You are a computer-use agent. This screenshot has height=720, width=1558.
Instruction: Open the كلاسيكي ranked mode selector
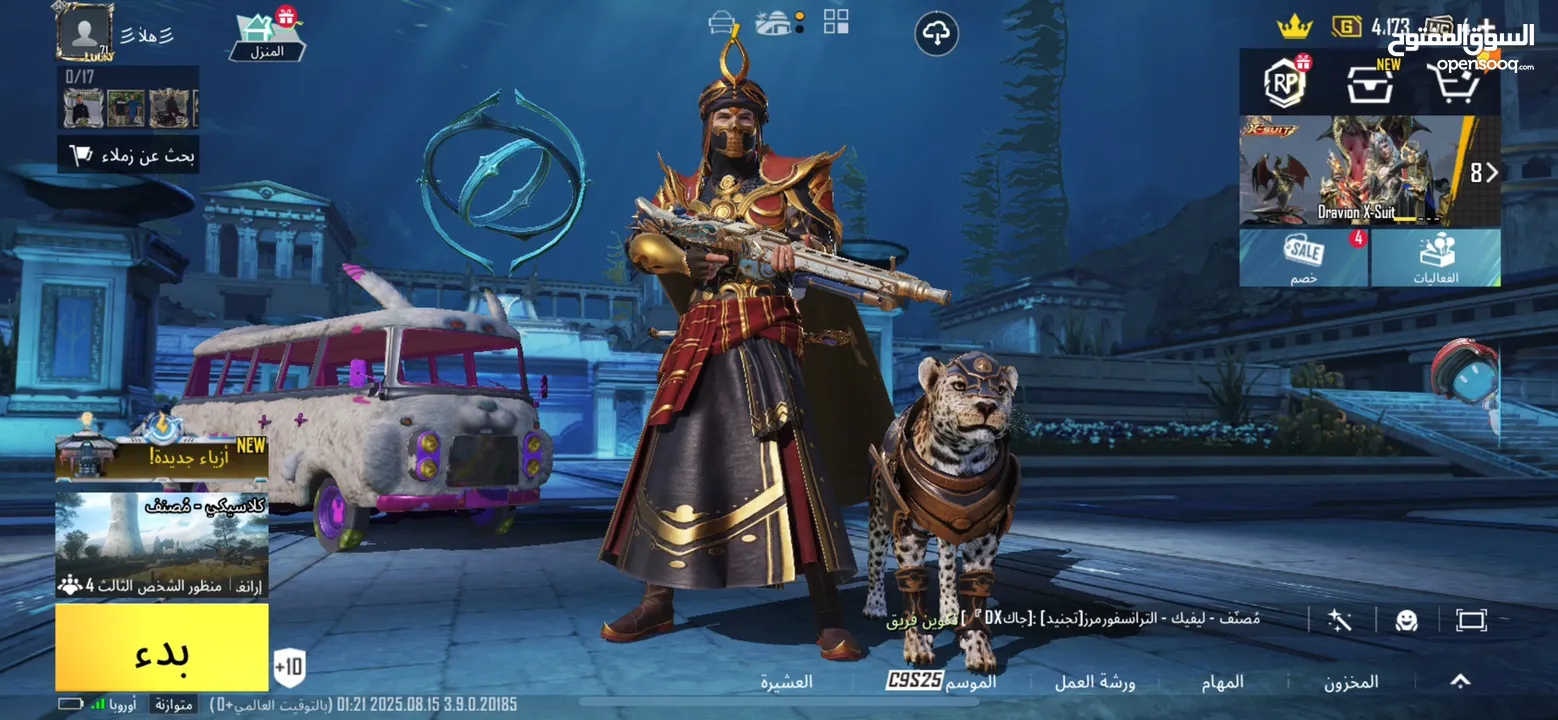click(x=162, y=543)
